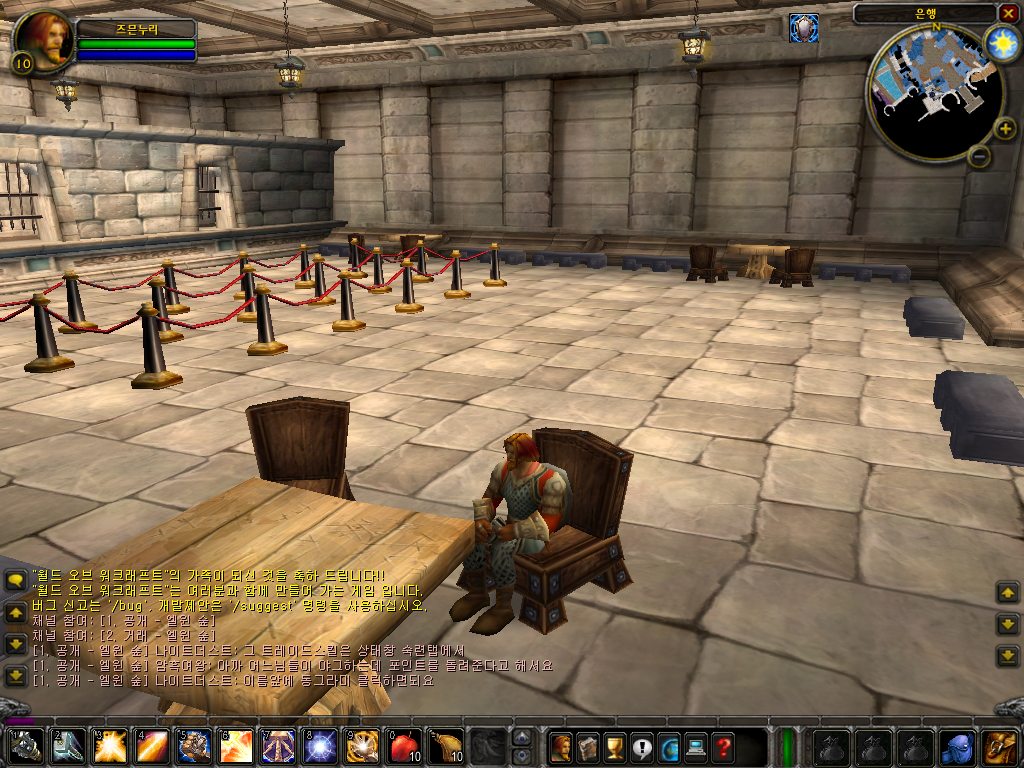Use the hammer ability in slot 1
The image size is (1024, 768).
pos(26,747)
